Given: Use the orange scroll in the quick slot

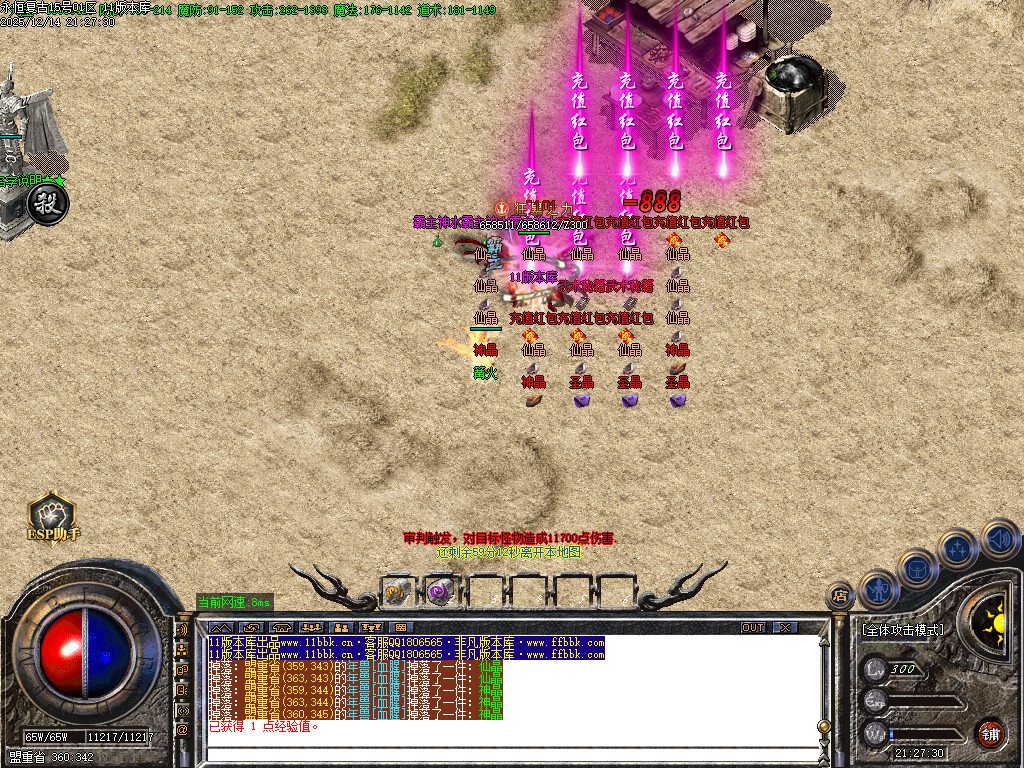Looking at the screenshot, I should click(x=397, y=592).
